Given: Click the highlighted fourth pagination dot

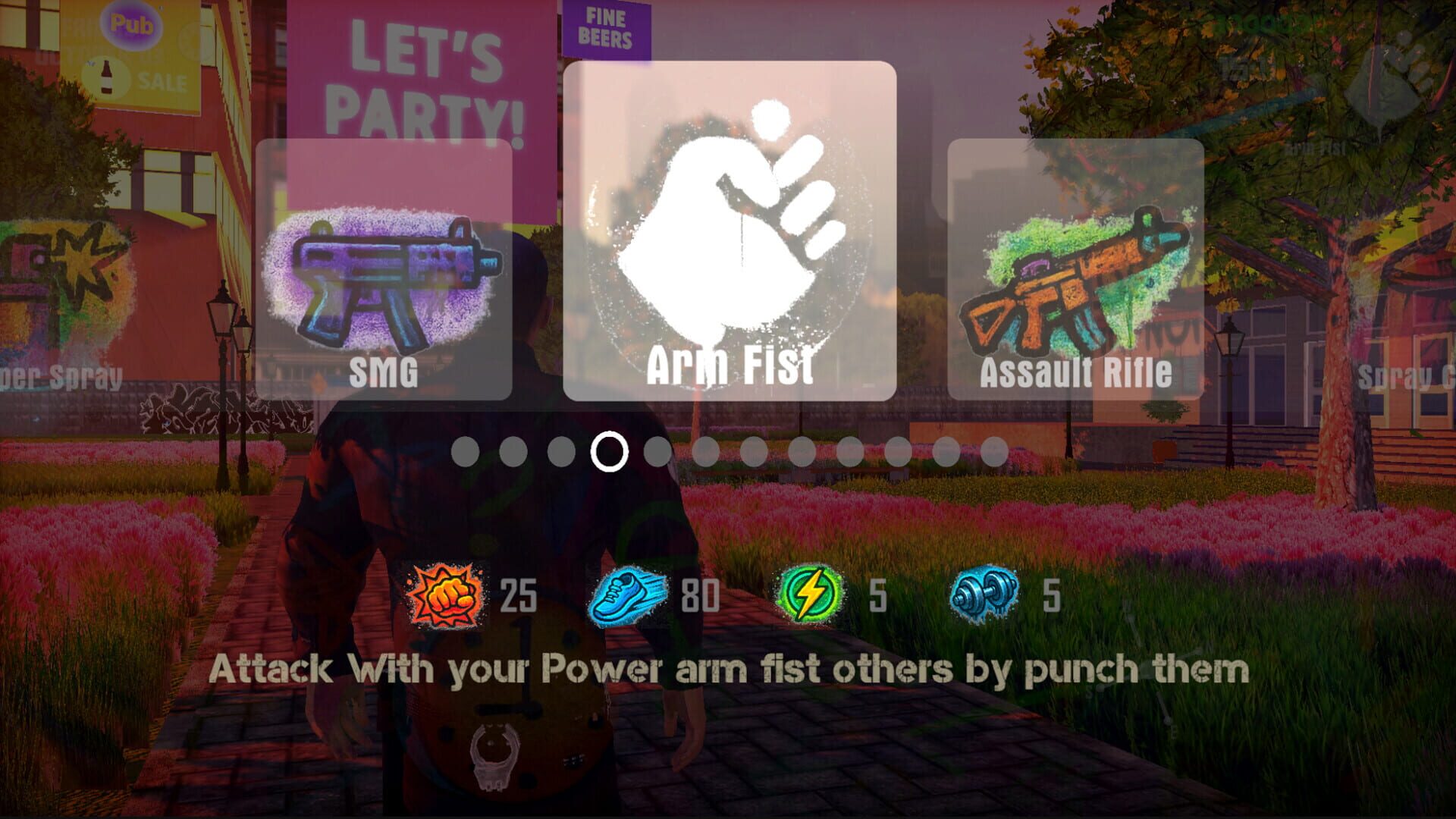Looking at the screenshot, I should coord(610,453).
